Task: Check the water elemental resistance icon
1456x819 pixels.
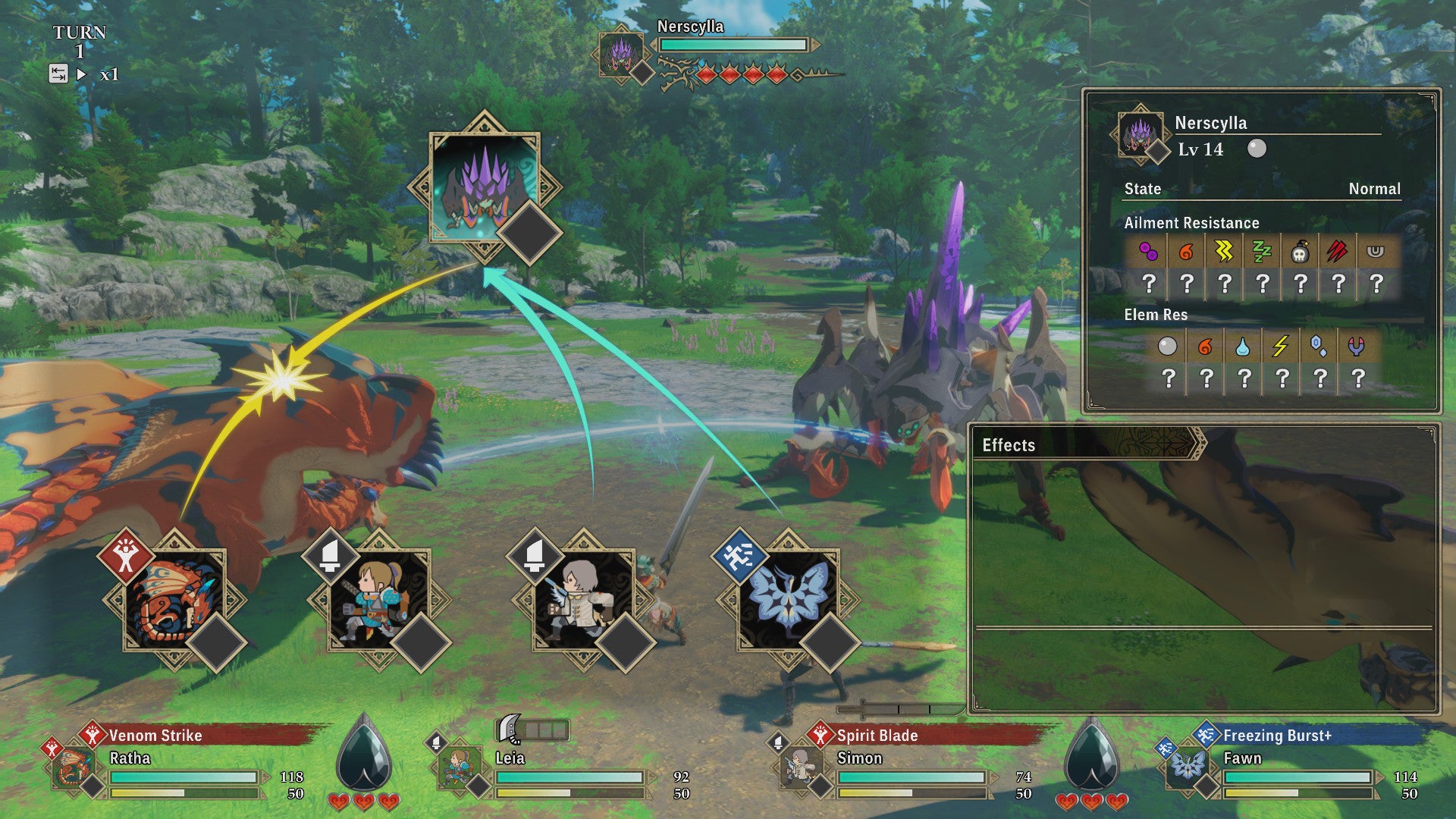Action: [1242, 347]
